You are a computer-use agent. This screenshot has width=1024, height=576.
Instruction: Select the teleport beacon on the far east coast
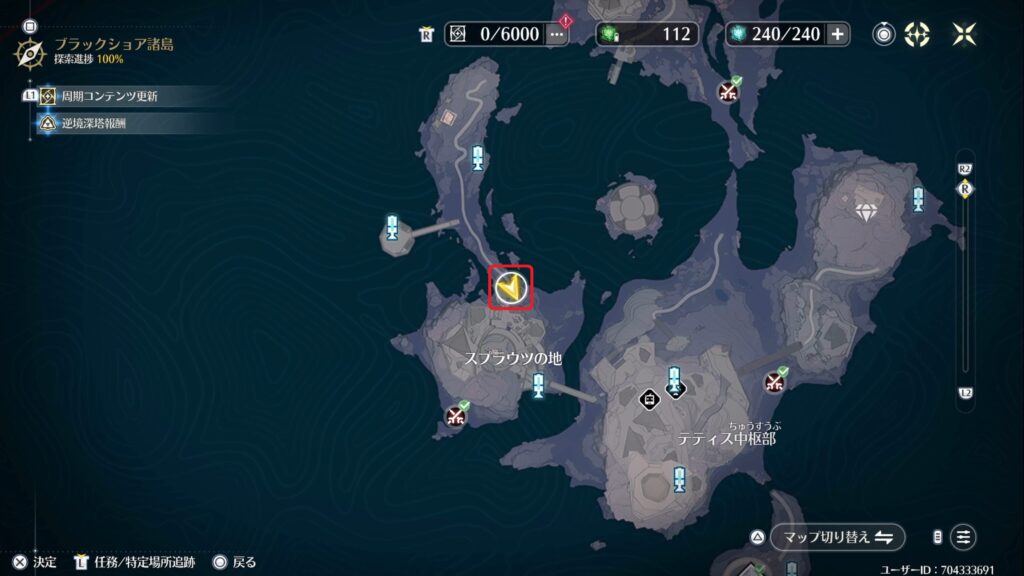[x=918, y=199]
